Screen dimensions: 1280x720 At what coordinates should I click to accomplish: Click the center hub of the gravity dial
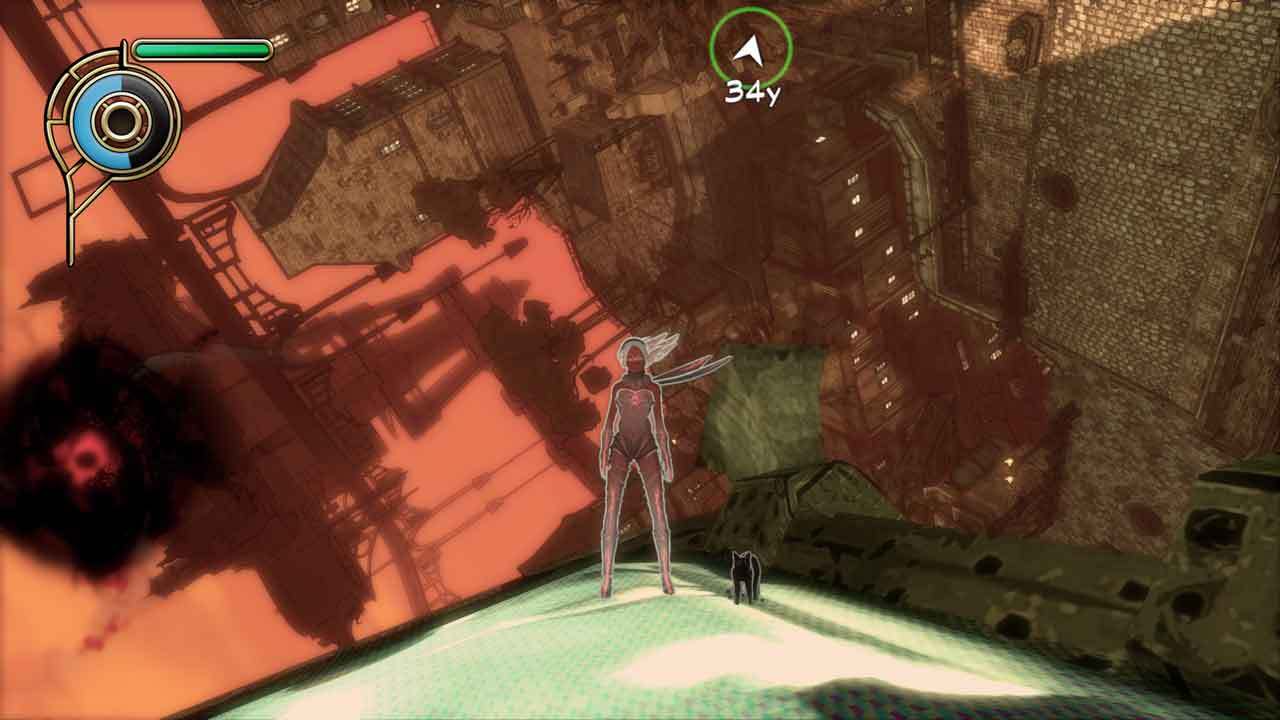point(122,121)
